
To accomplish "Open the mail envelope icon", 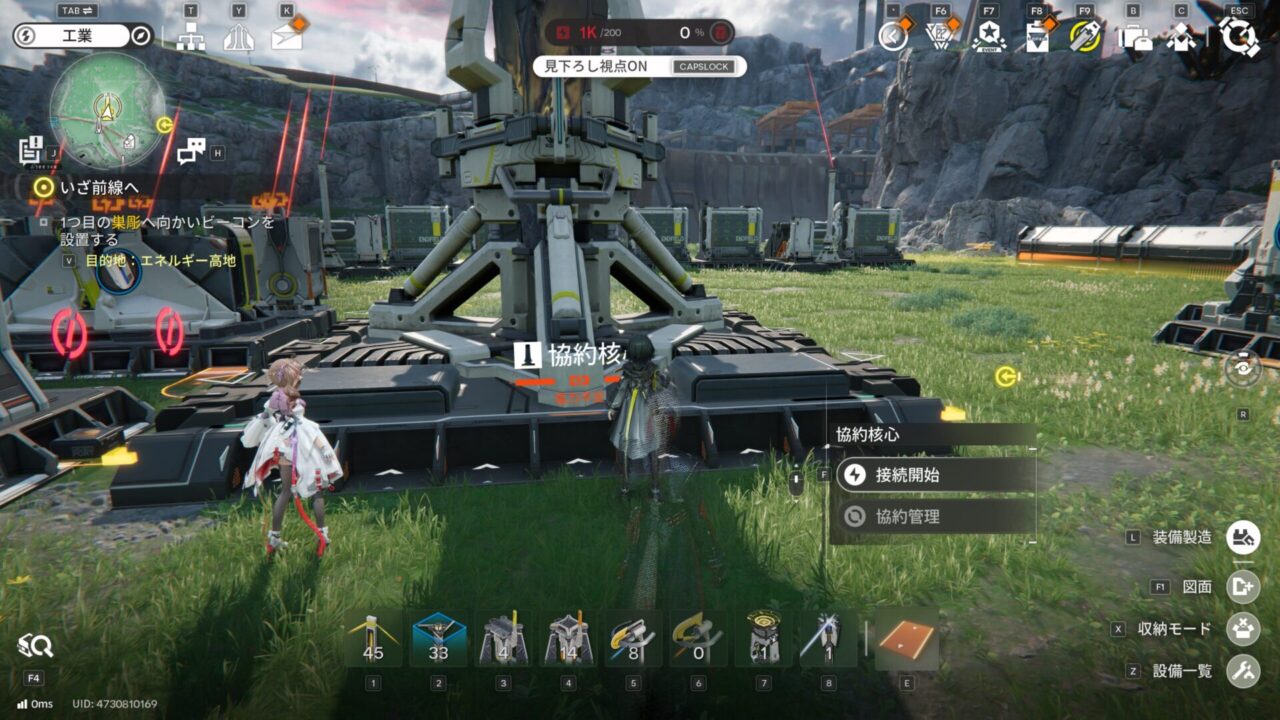I will pyautogui.click(x=286, y=37).
